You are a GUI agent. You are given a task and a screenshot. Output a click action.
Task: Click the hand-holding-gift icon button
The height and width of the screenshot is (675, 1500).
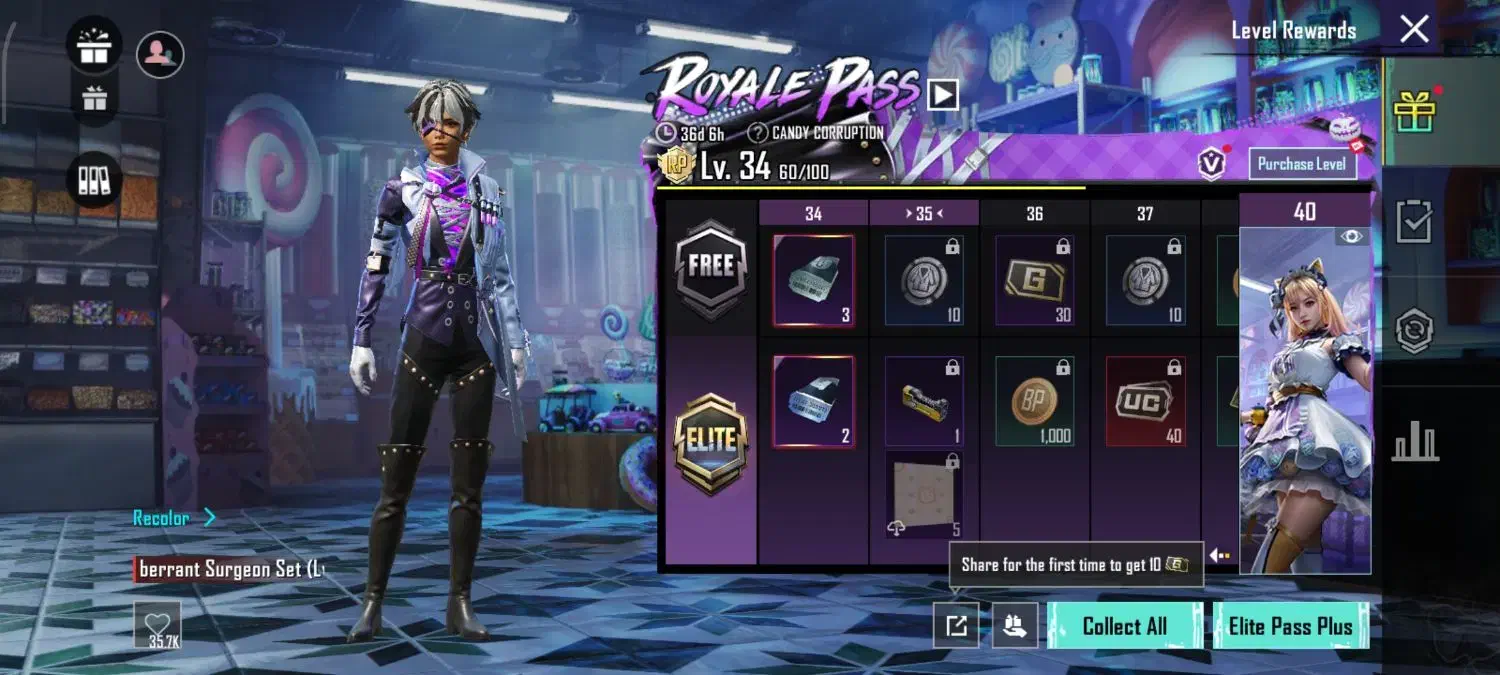1014,626
